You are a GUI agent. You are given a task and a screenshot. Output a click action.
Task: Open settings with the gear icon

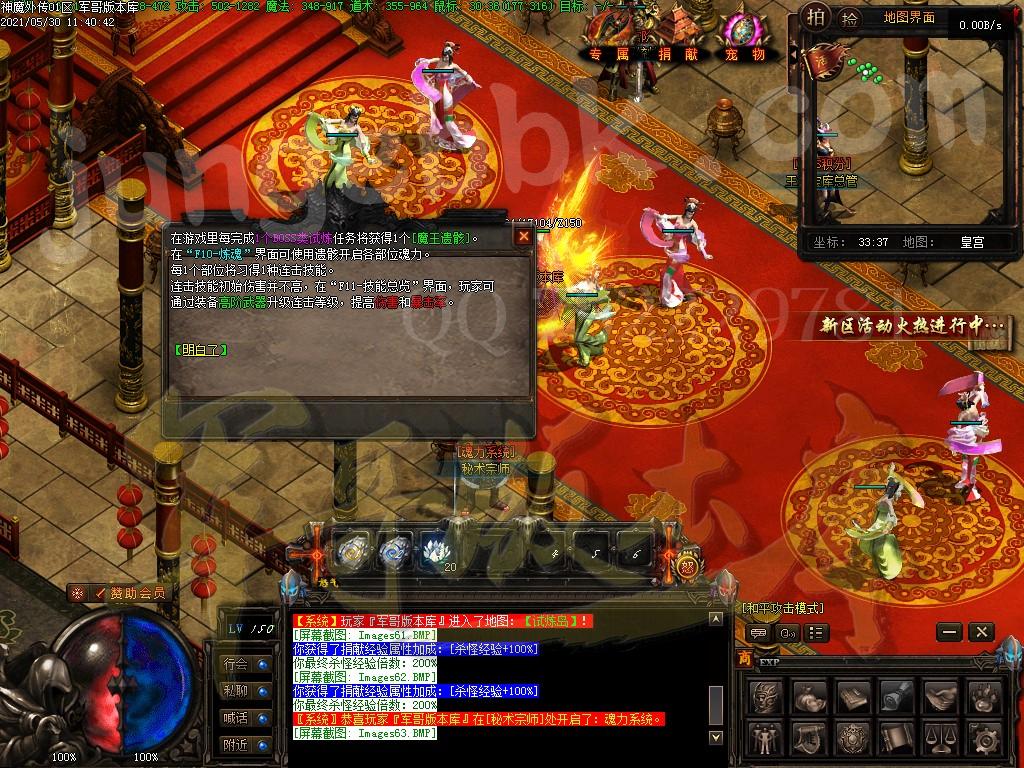(984, 738)
